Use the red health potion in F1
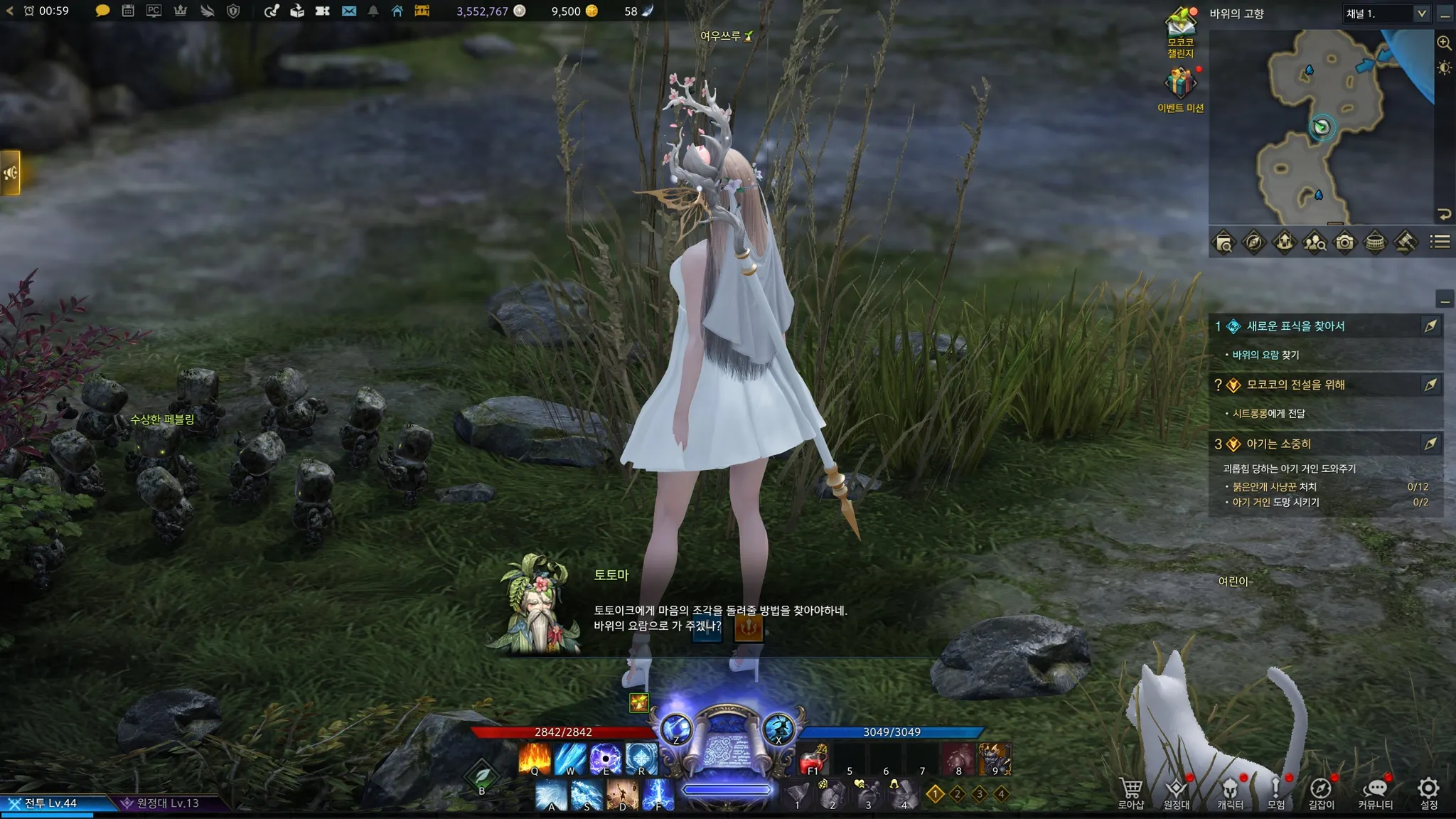This screenshot has height=819, width=1456. (x=813, y=760)
